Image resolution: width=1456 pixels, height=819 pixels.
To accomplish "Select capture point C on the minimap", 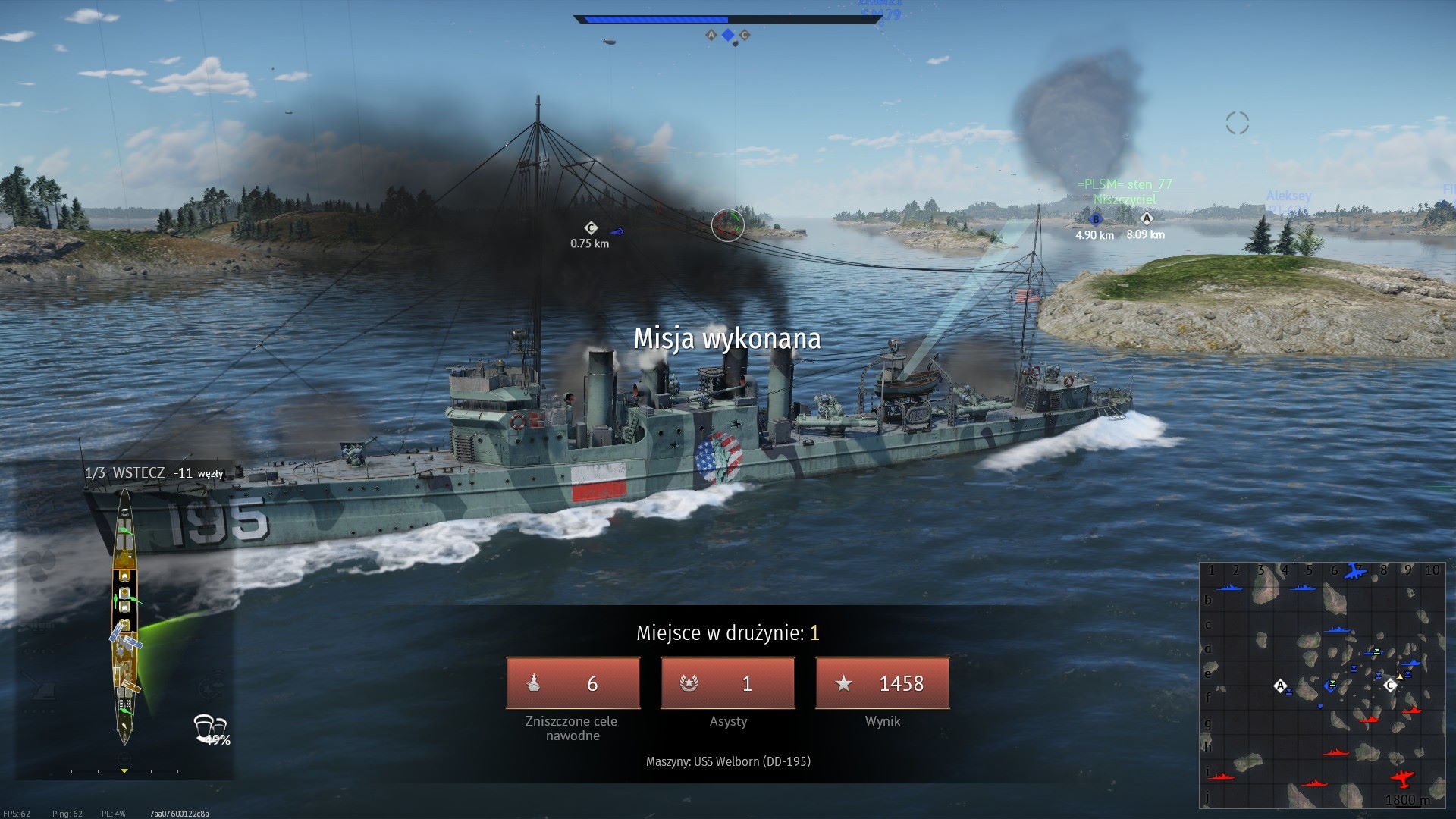I will tap(1389, 686).
